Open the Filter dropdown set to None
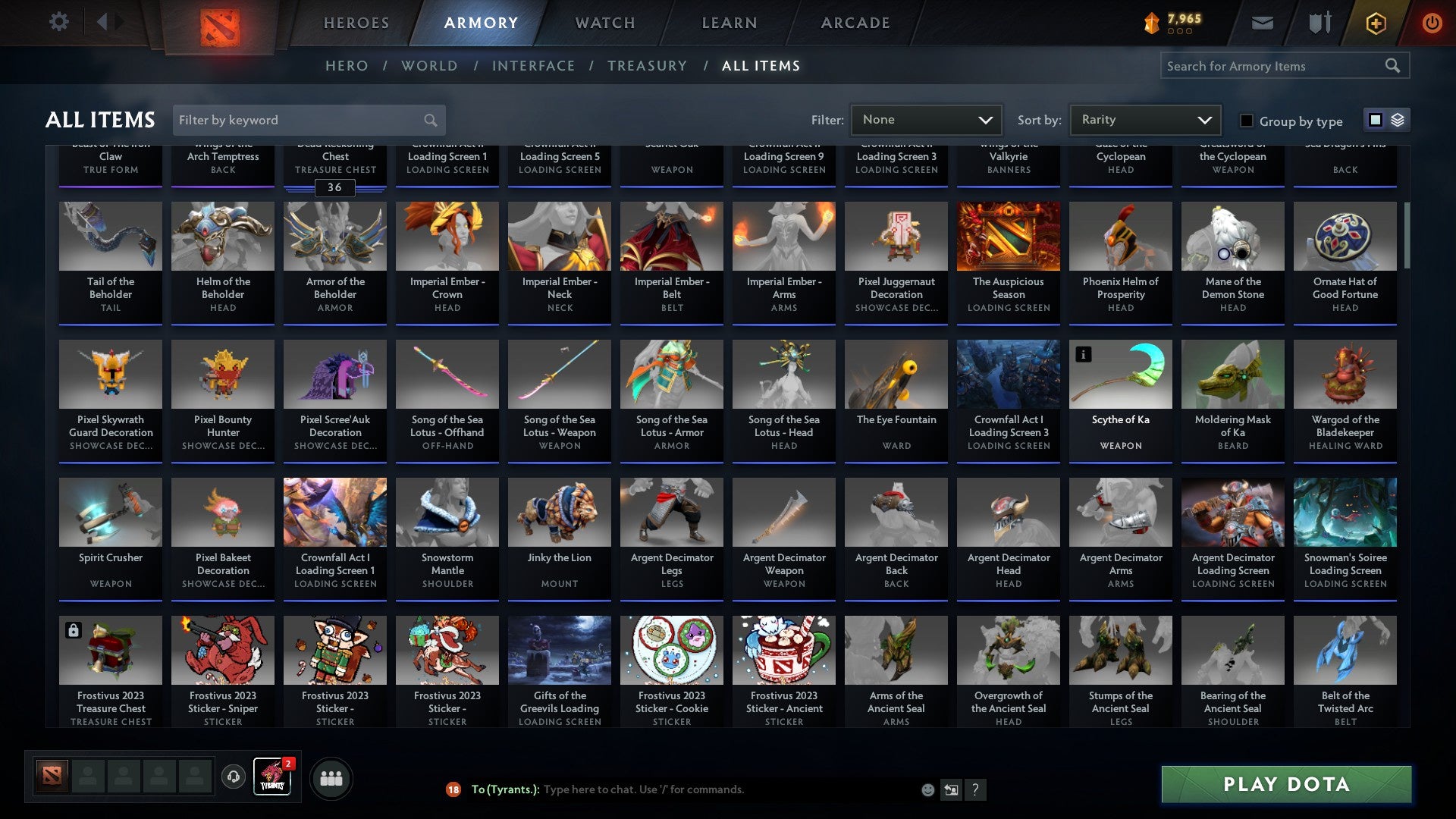Image resolution: width=1456 pixels, height=819 pixels. pyautogui.click(x=926, y=120)
